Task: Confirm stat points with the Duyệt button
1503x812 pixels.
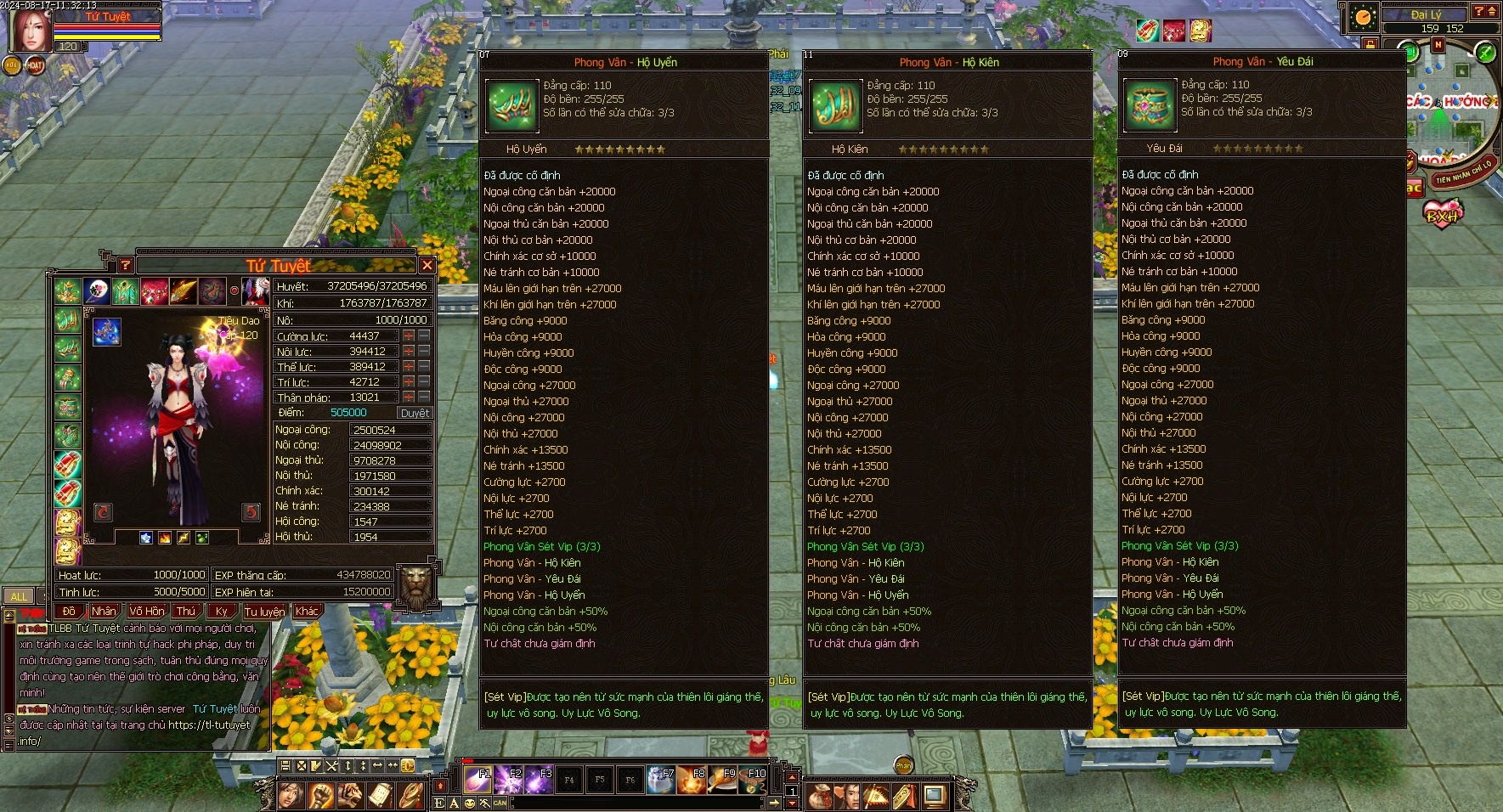Action: (x=415, y=413)
